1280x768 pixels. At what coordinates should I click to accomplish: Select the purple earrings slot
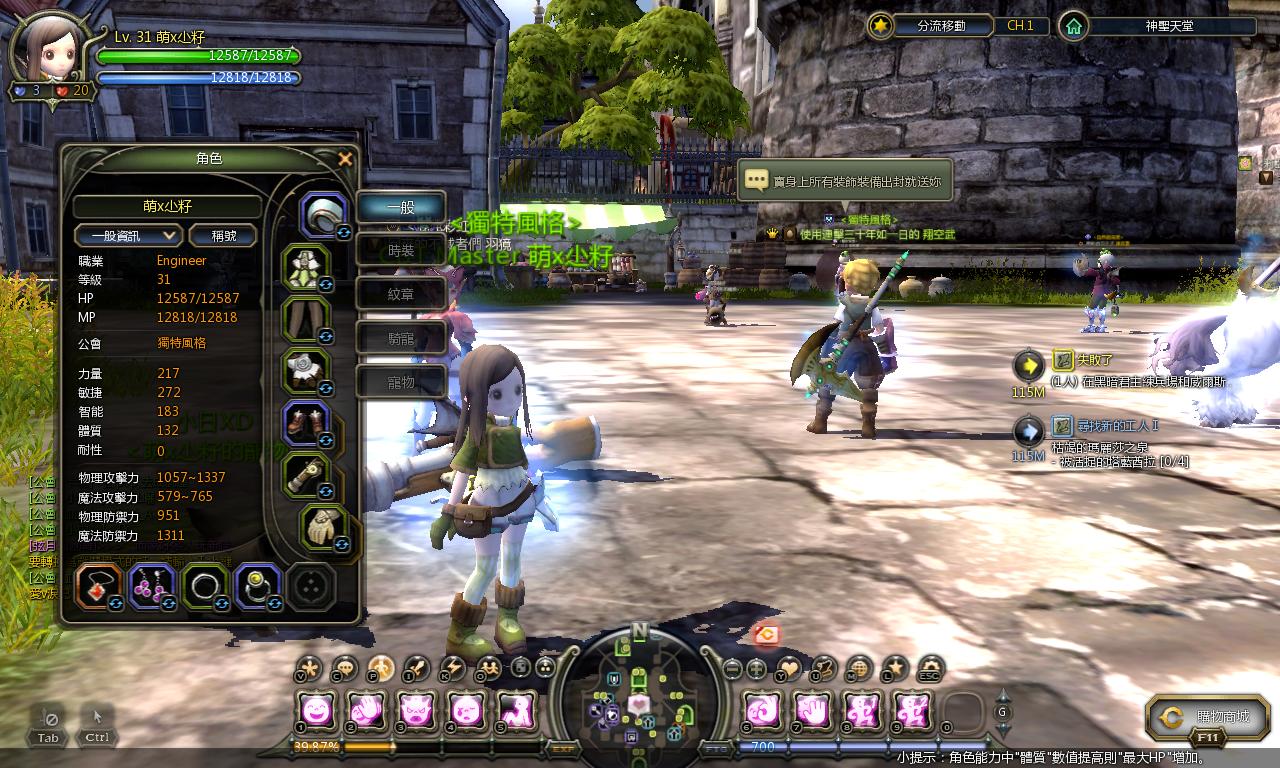152,586
